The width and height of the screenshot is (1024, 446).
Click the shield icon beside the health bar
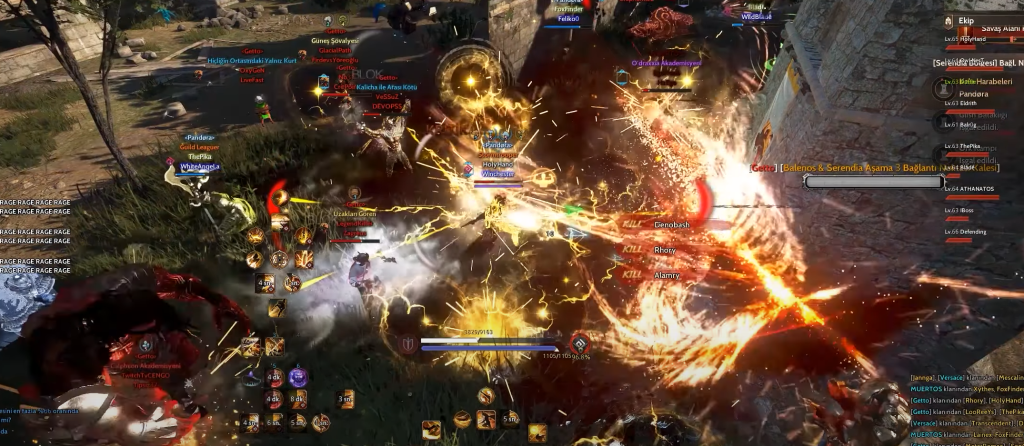[x=408, y=344]
